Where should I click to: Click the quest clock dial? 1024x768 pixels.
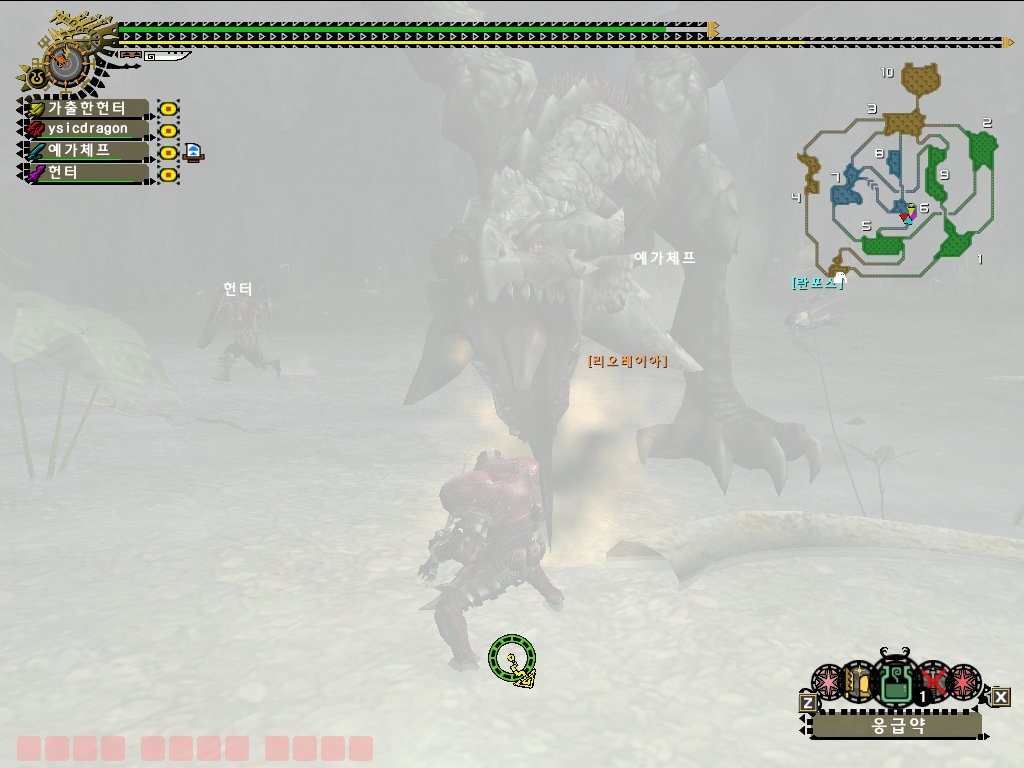(66, 63)
